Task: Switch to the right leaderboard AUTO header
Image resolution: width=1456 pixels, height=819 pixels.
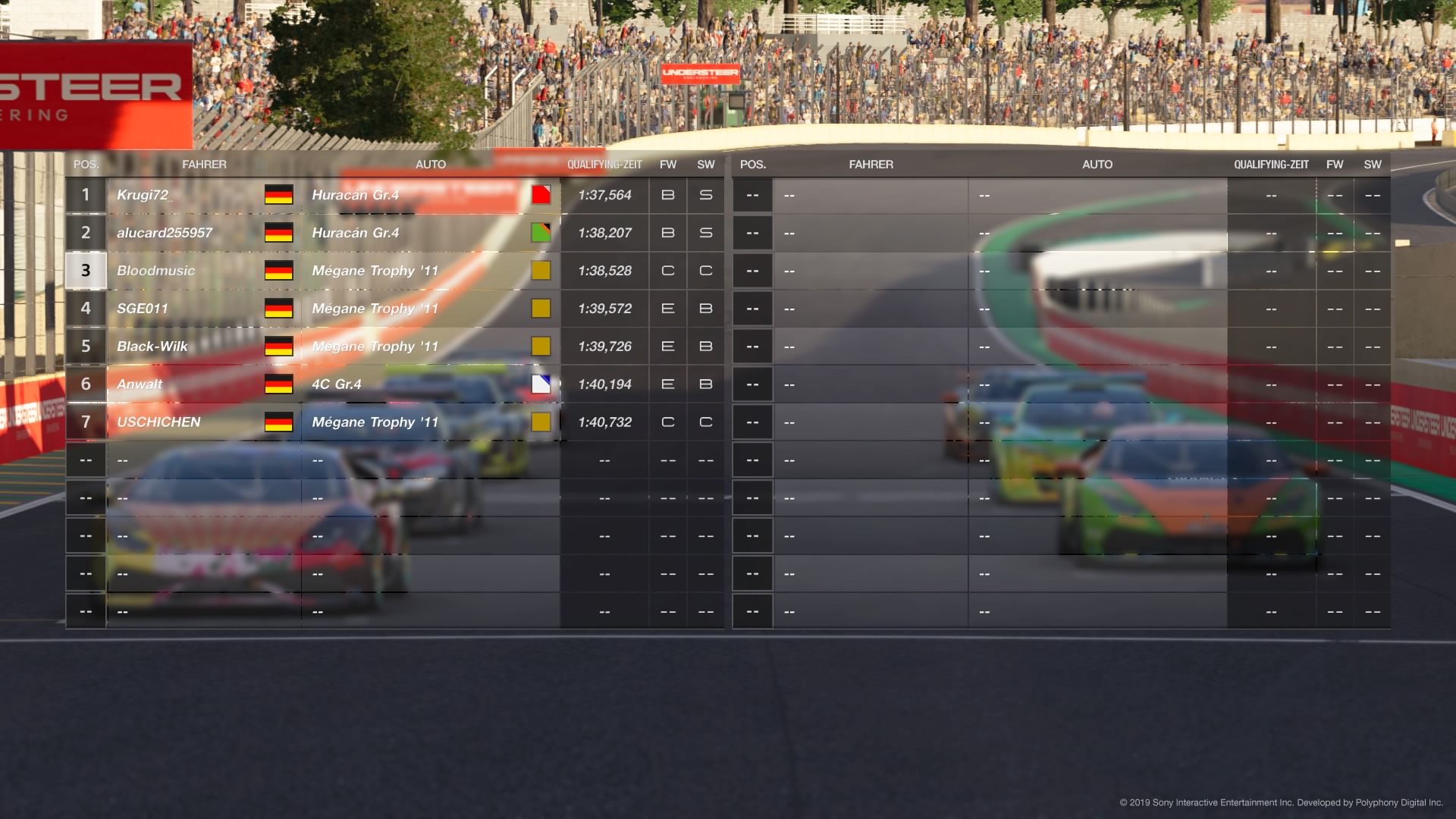Action: click(x=1097, y=164)
